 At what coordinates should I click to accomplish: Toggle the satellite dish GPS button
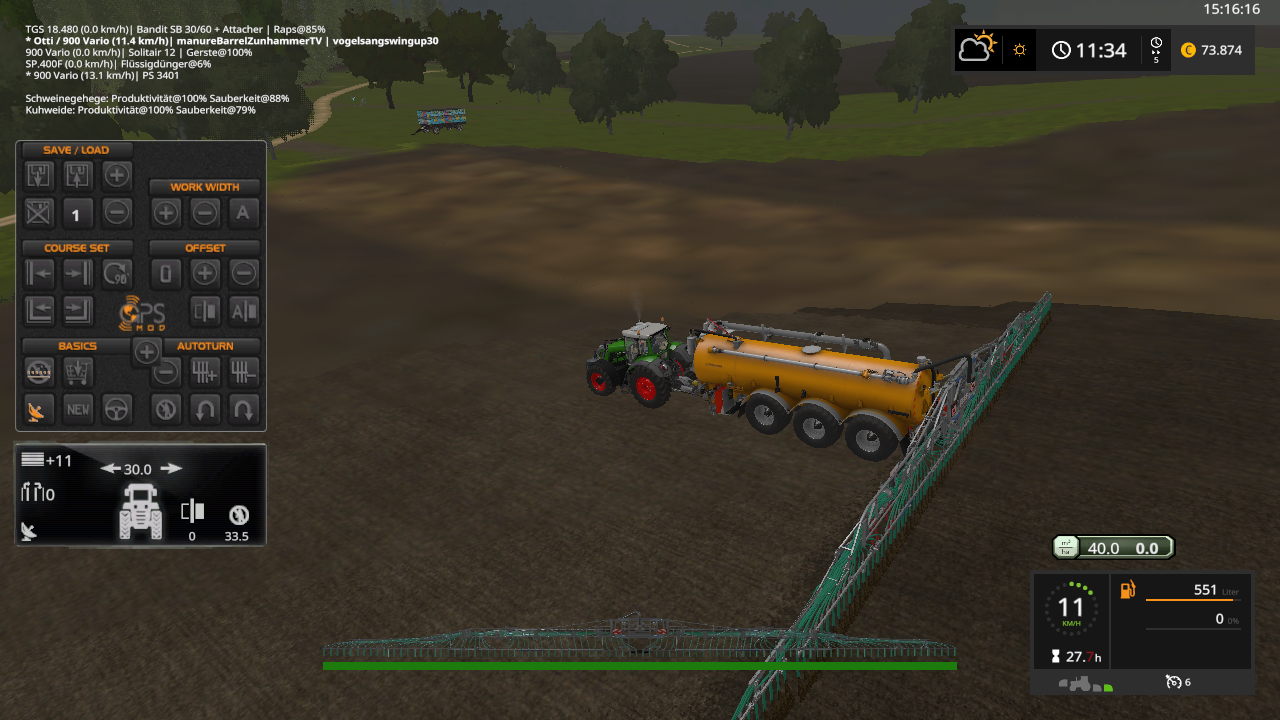tap(39, 408)
